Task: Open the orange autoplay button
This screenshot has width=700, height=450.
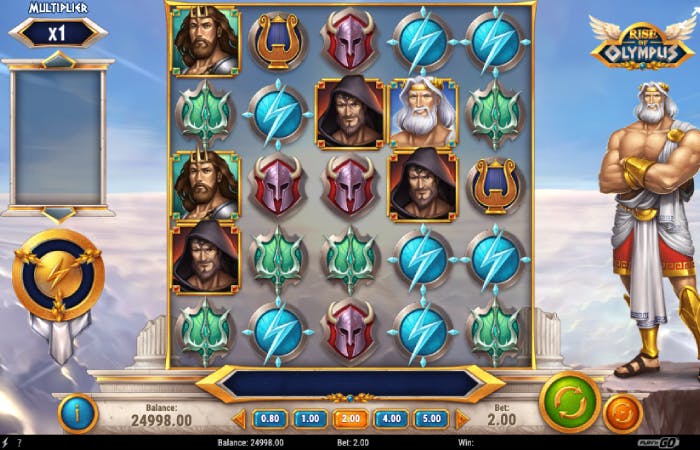Action: click(x=623, y=413)
